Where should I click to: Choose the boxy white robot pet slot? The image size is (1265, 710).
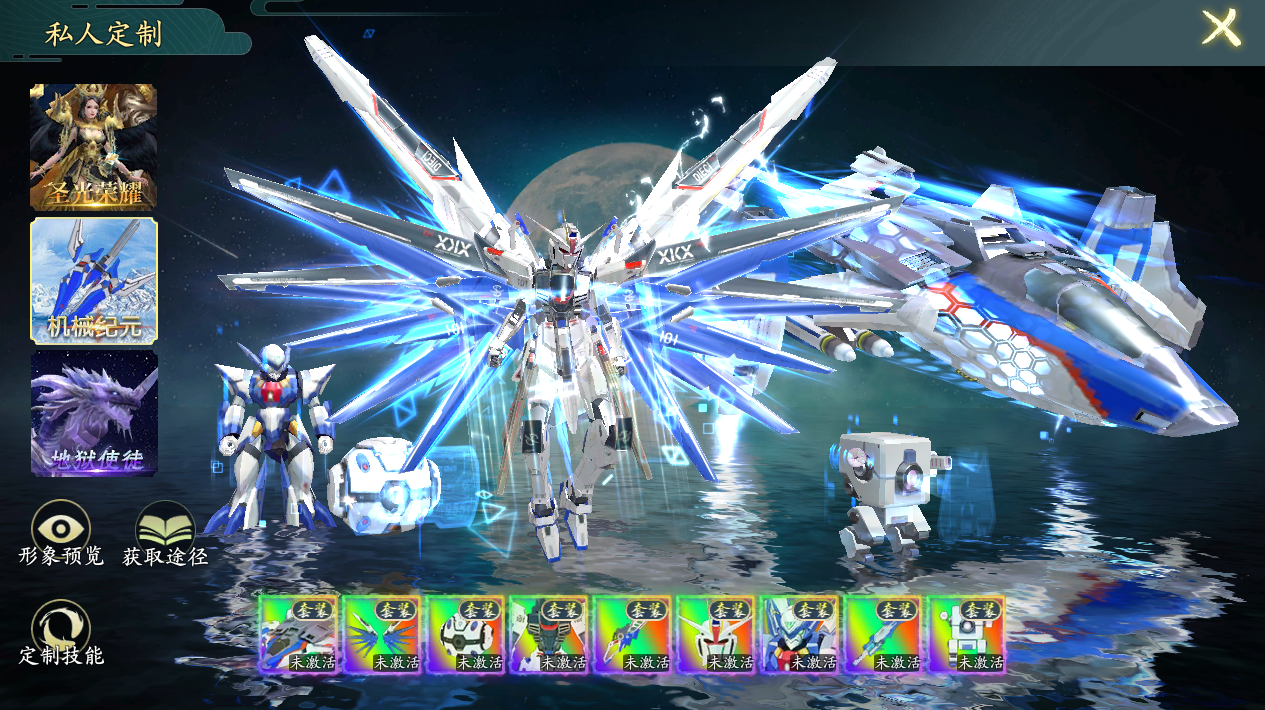coord(966,634)
